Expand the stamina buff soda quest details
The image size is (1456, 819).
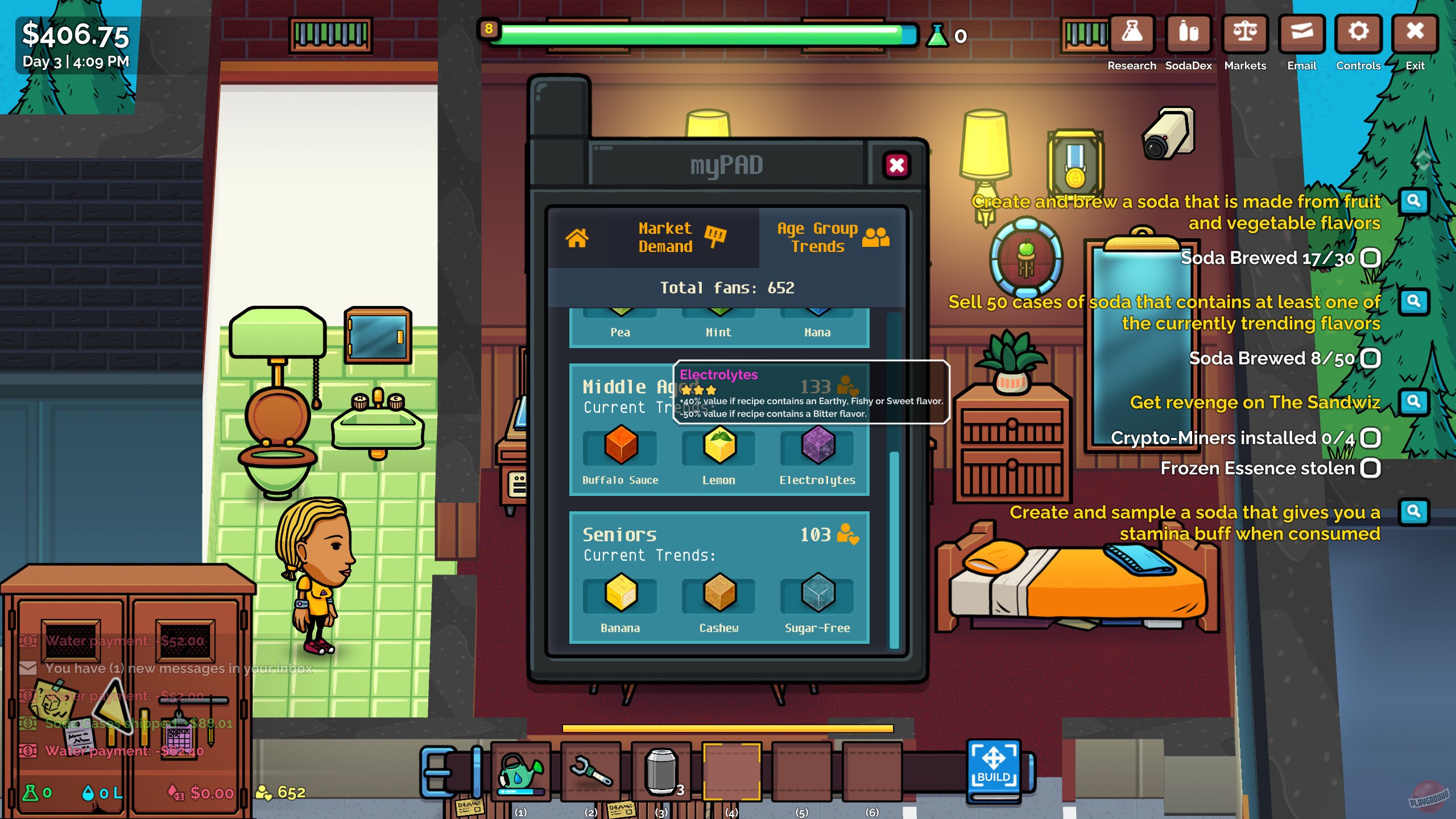point(1414,512)
